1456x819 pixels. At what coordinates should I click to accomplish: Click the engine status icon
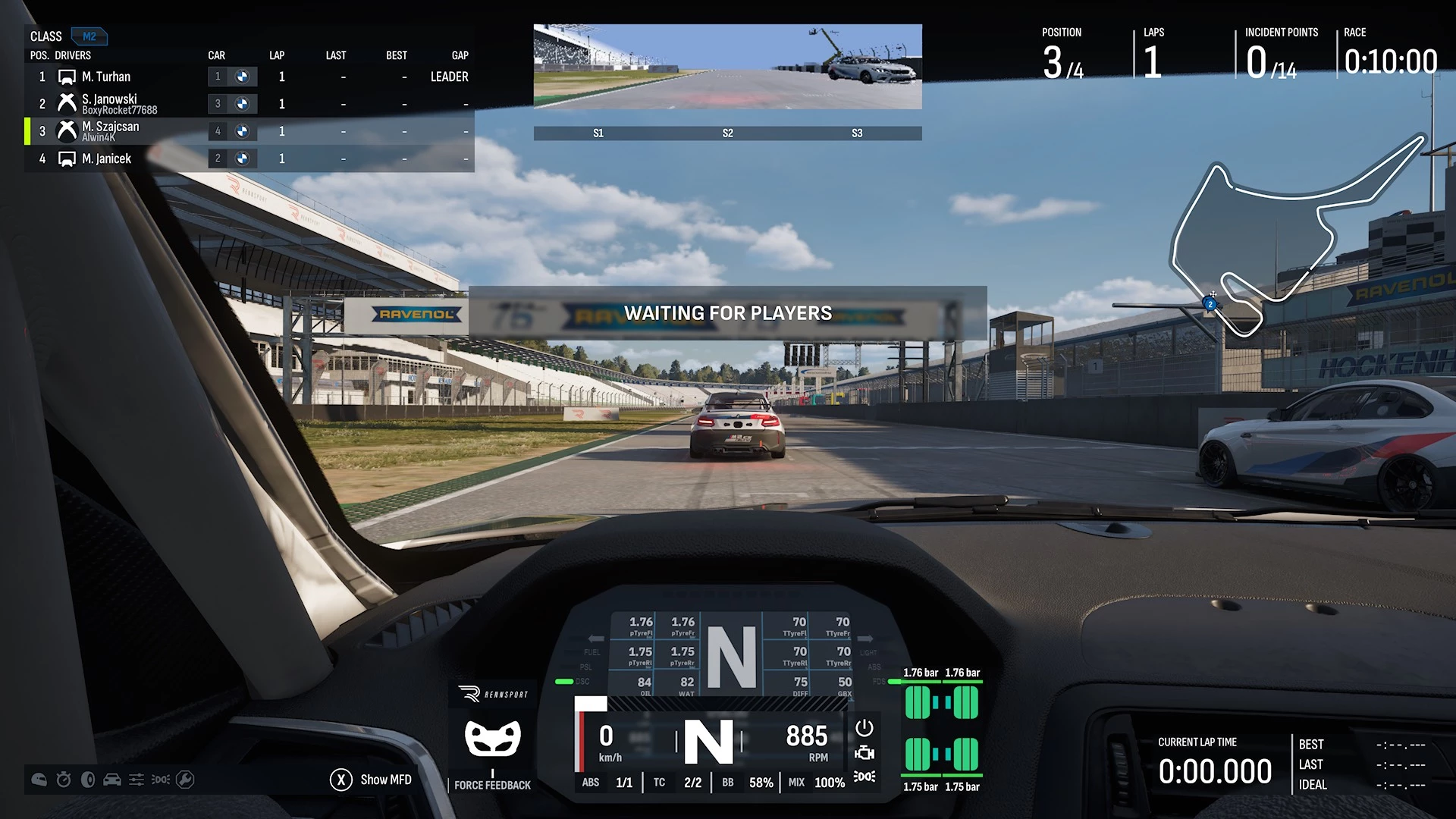pos(864,753)
